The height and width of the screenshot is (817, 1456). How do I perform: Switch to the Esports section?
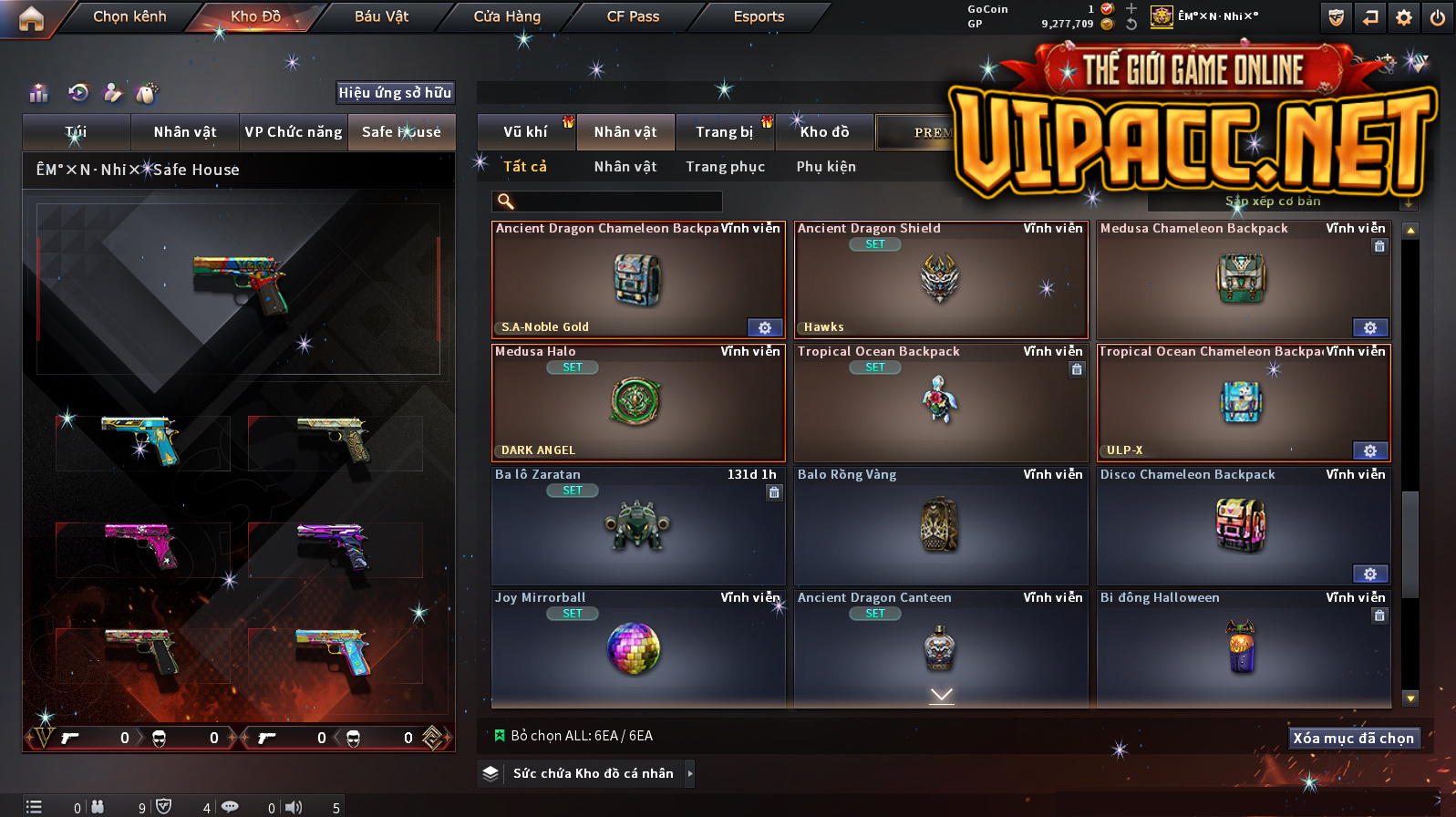pos(759,16)
